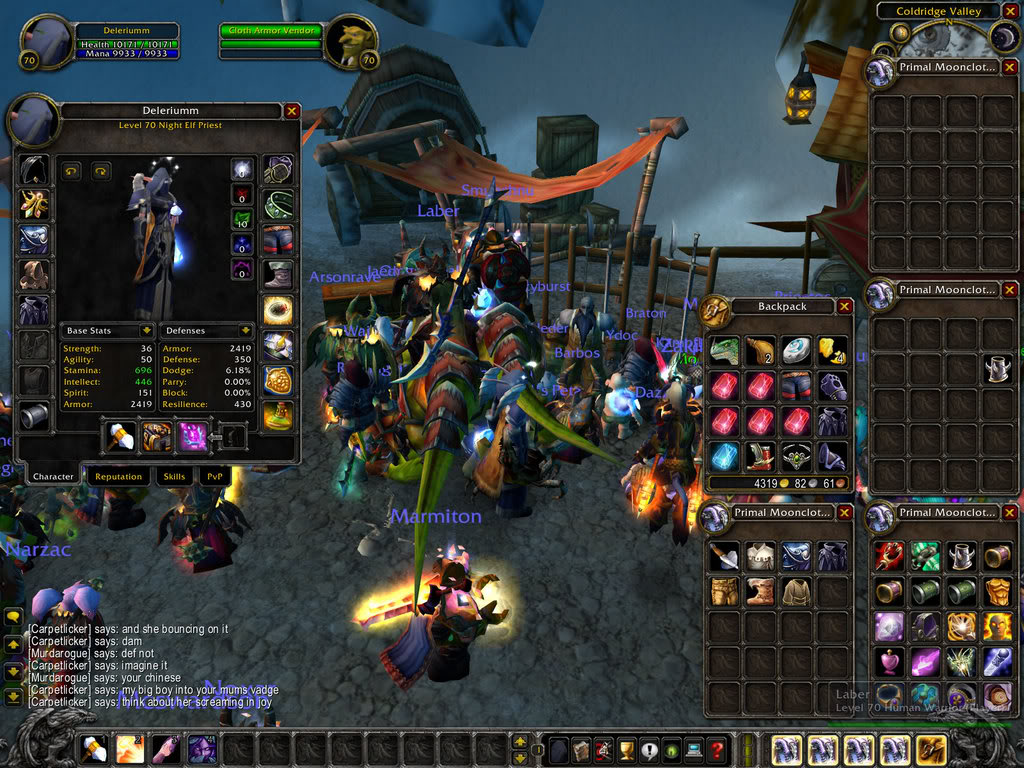Select the equipped boots slot
The image size is (1024, 768).
coord(278,274)
